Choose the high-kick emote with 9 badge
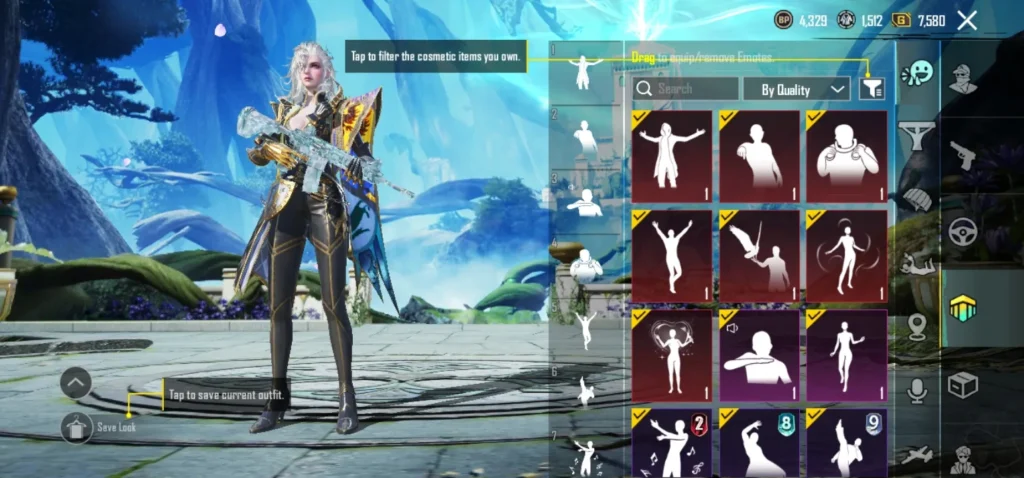This screenshot has height=478, width=1024. point(846,442)
